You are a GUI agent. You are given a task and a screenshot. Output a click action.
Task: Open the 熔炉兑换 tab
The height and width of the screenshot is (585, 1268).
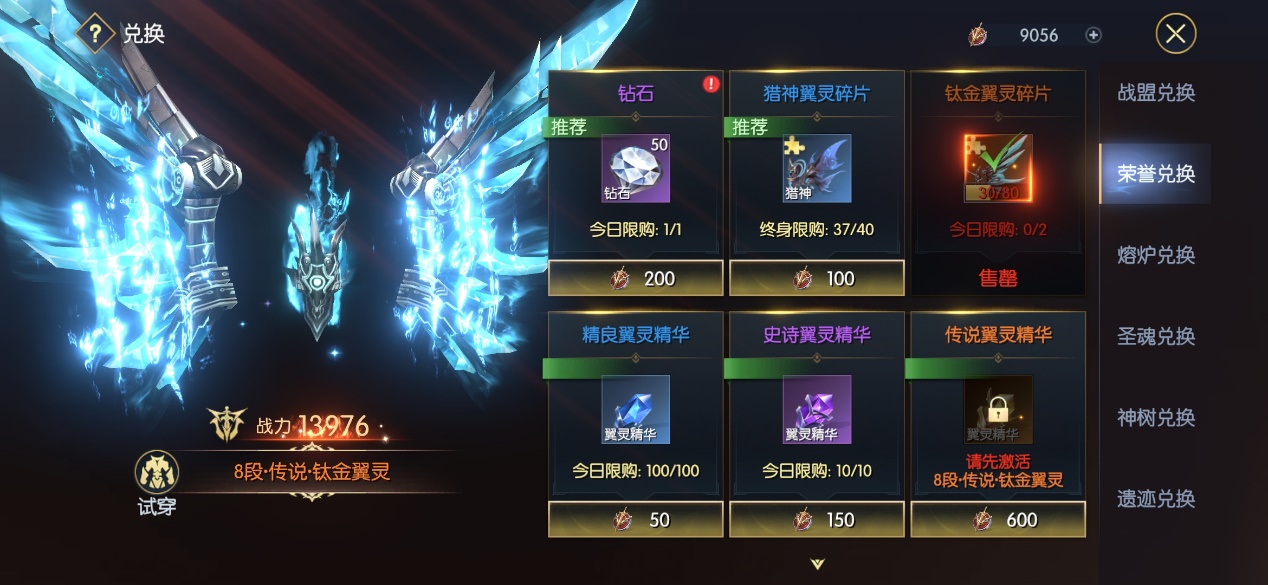pos(1156,255)
